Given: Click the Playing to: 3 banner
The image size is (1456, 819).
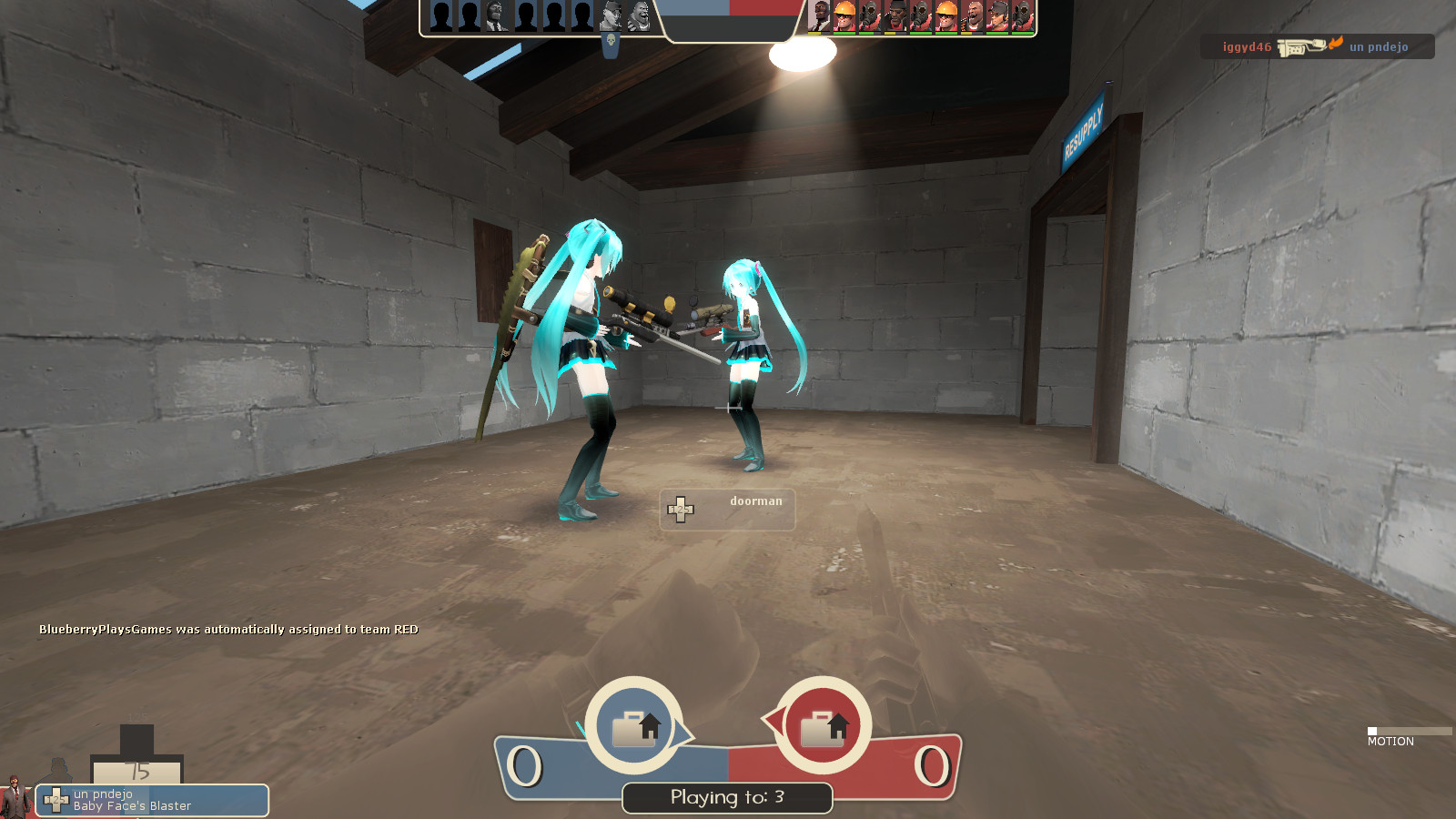Looking at the screenshot, I should coord(726,798).
